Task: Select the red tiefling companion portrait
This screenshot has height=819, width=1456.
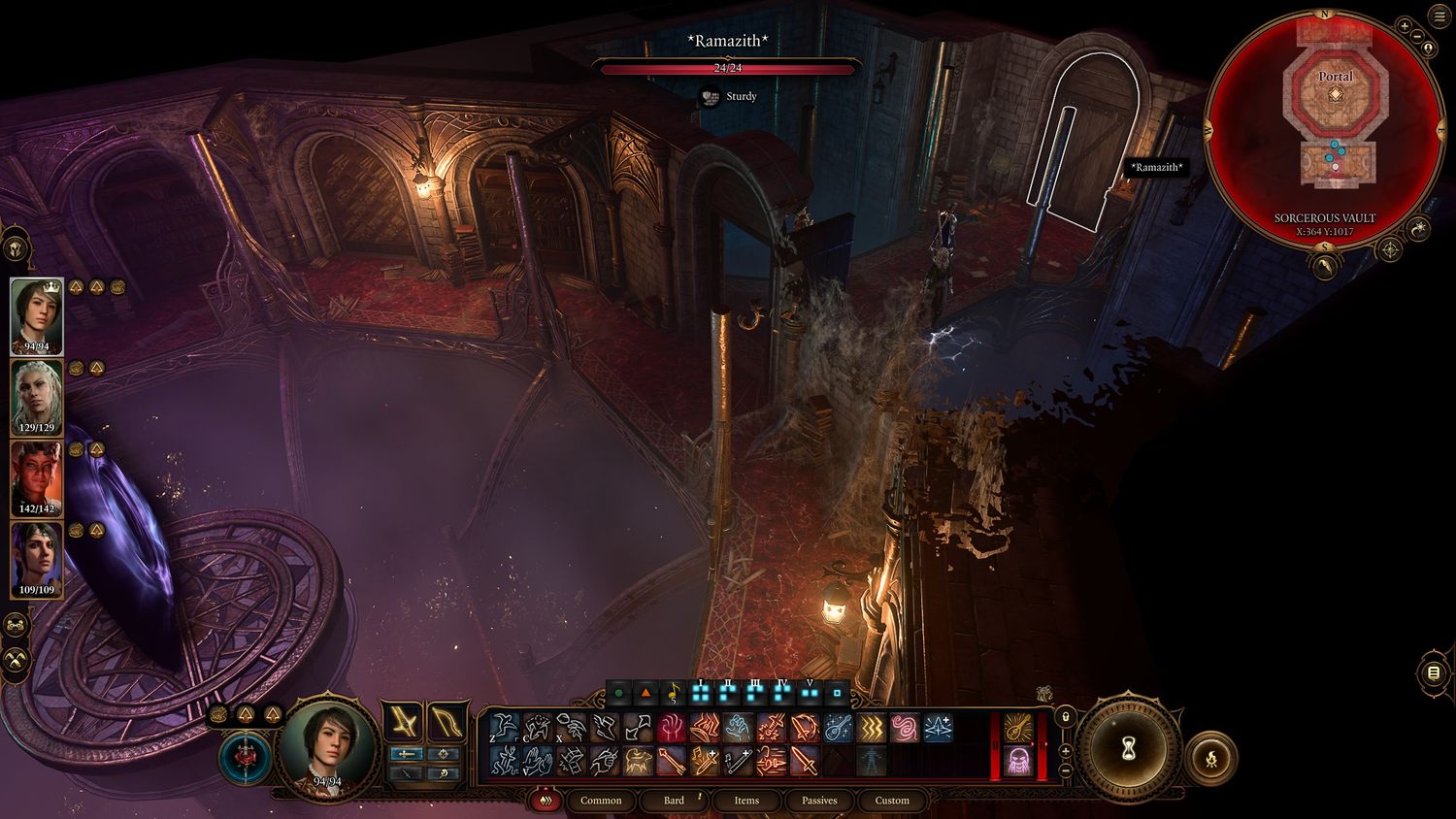Action: click(37, 478)
